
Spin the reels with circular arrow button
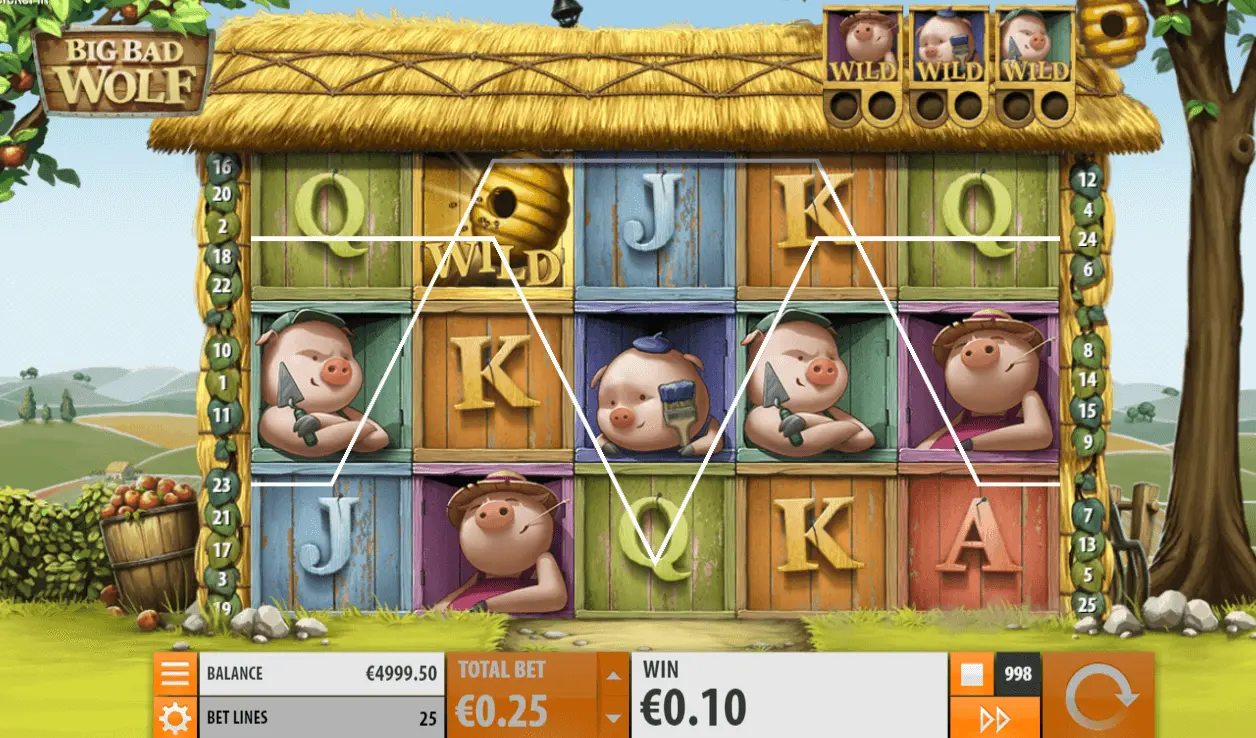tap(1100, 696)
